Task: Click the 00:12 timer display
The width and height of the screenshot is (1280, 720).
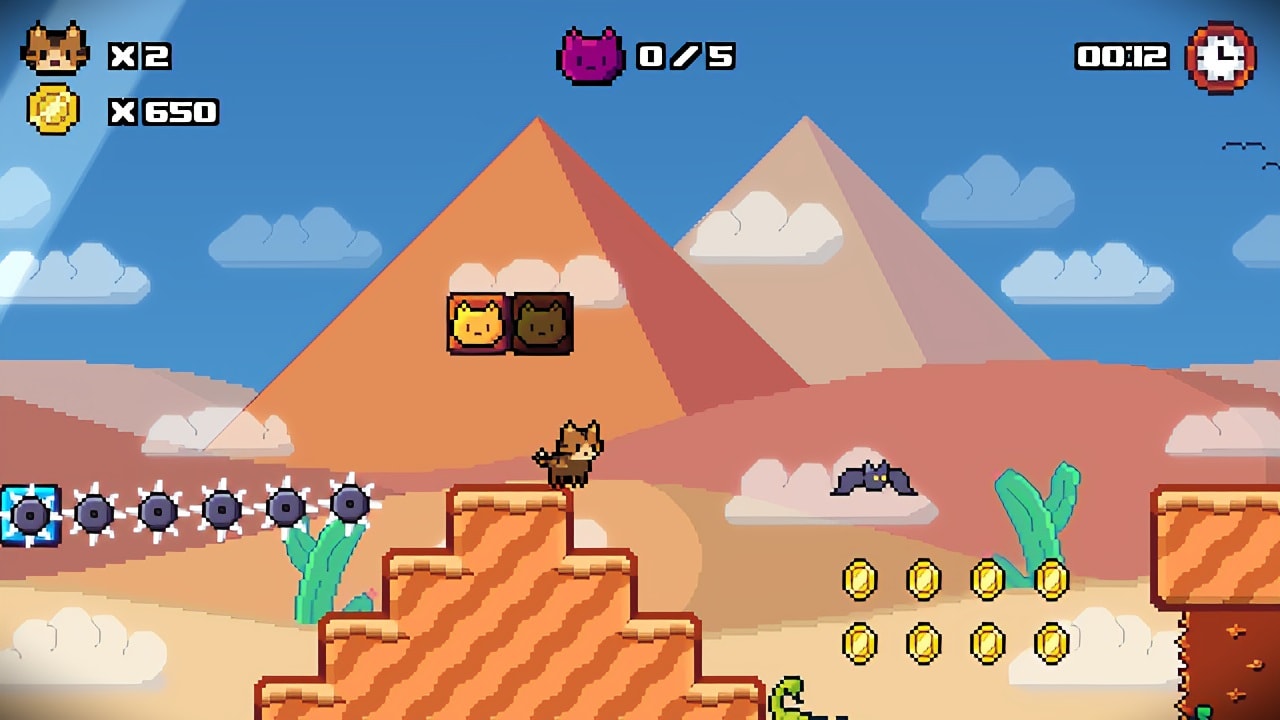Action: tap(1123, 57)
